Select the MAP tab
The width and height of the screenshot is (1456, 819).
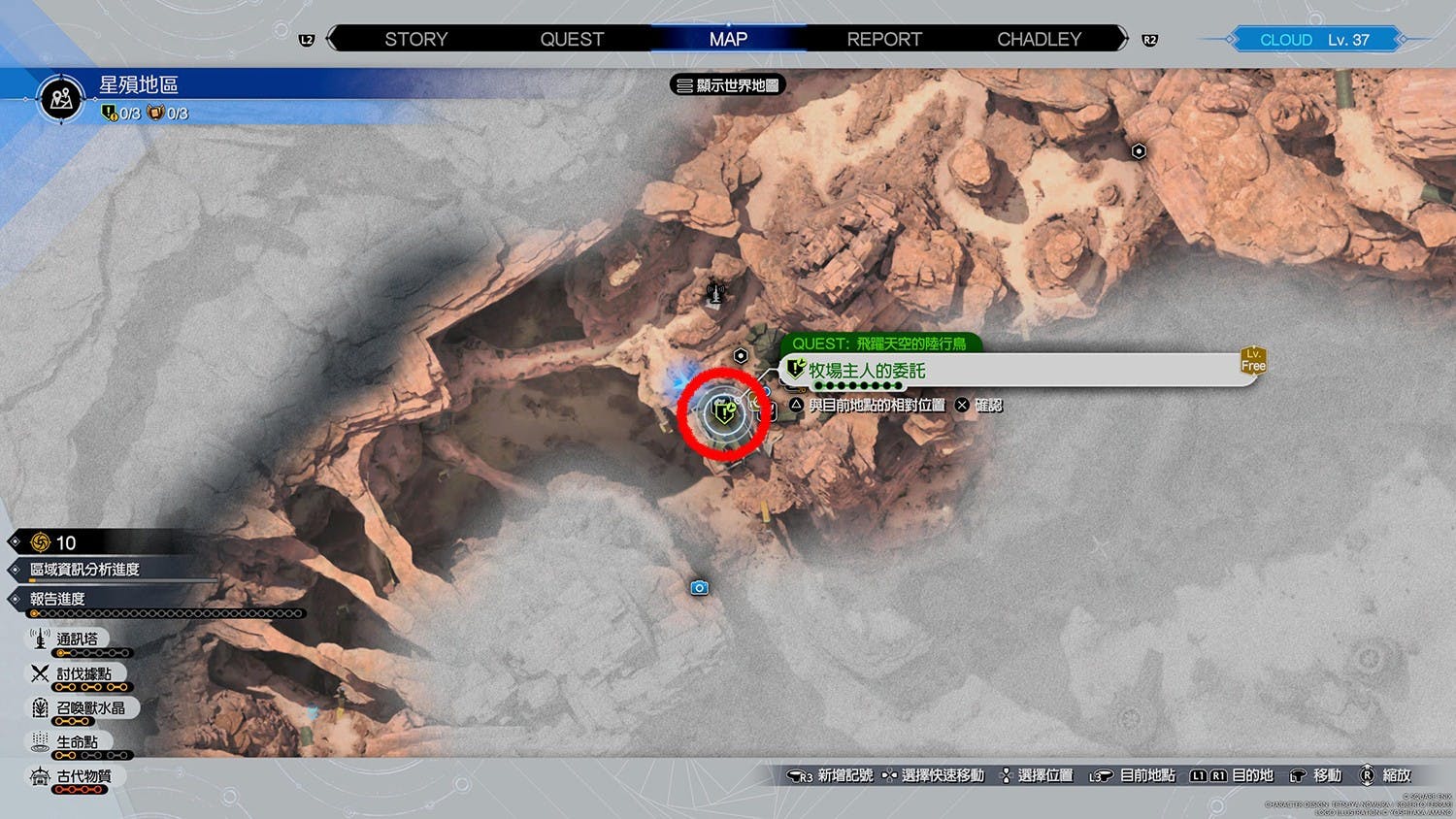point(728,39)
